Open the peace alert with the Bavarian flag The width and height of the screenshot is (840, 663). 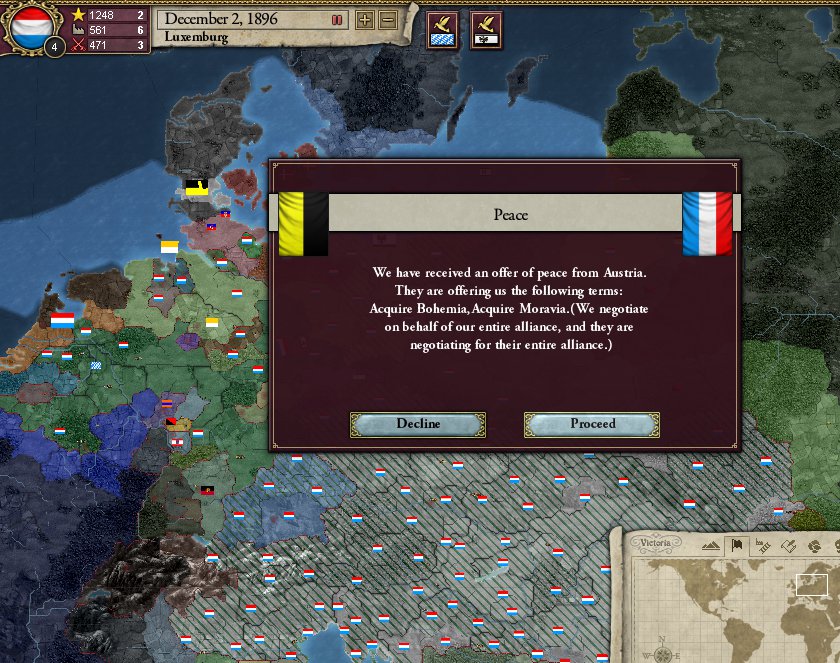[x=442, y=31]
